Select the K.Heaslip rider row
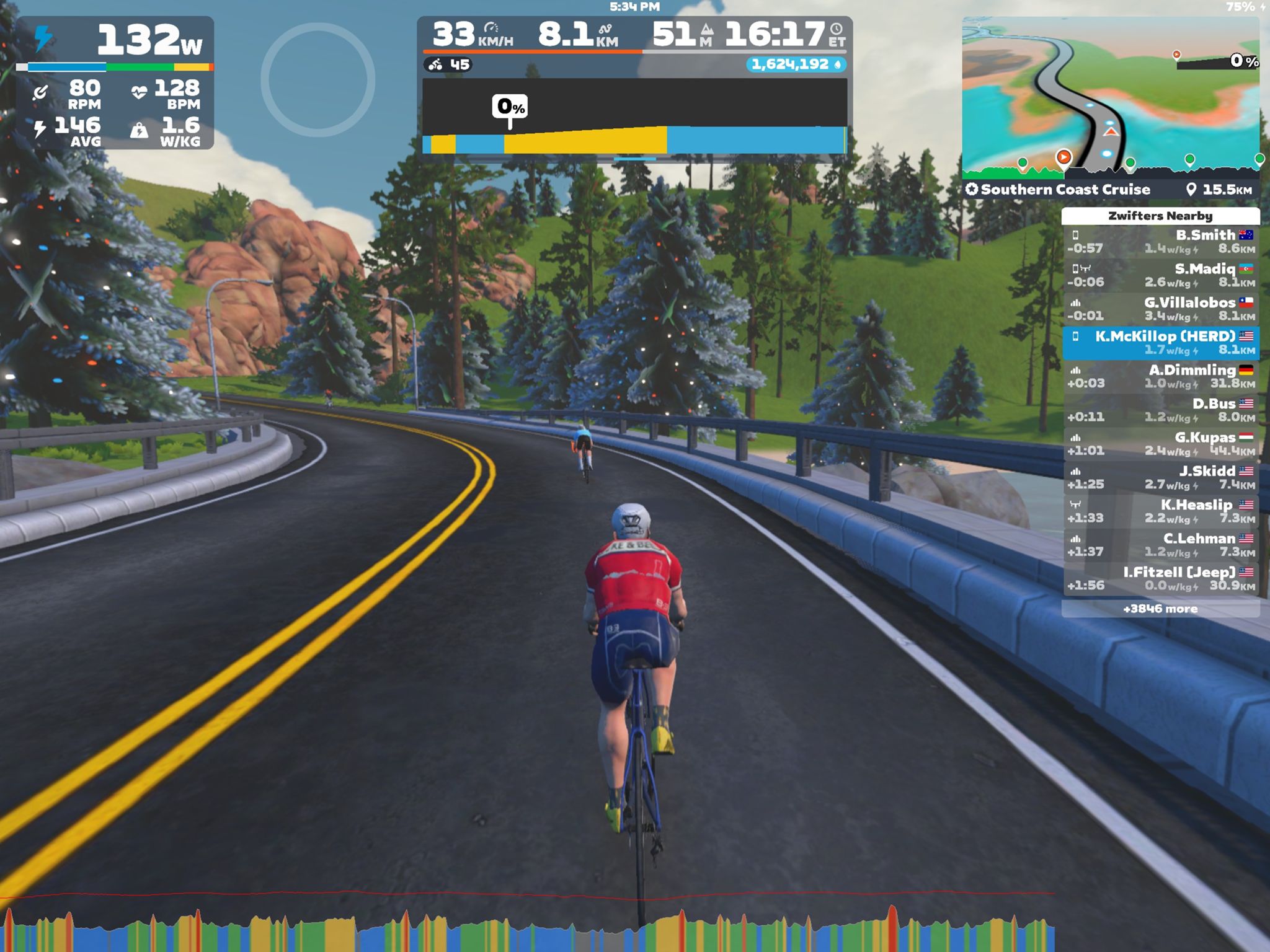 (1161, 512)
